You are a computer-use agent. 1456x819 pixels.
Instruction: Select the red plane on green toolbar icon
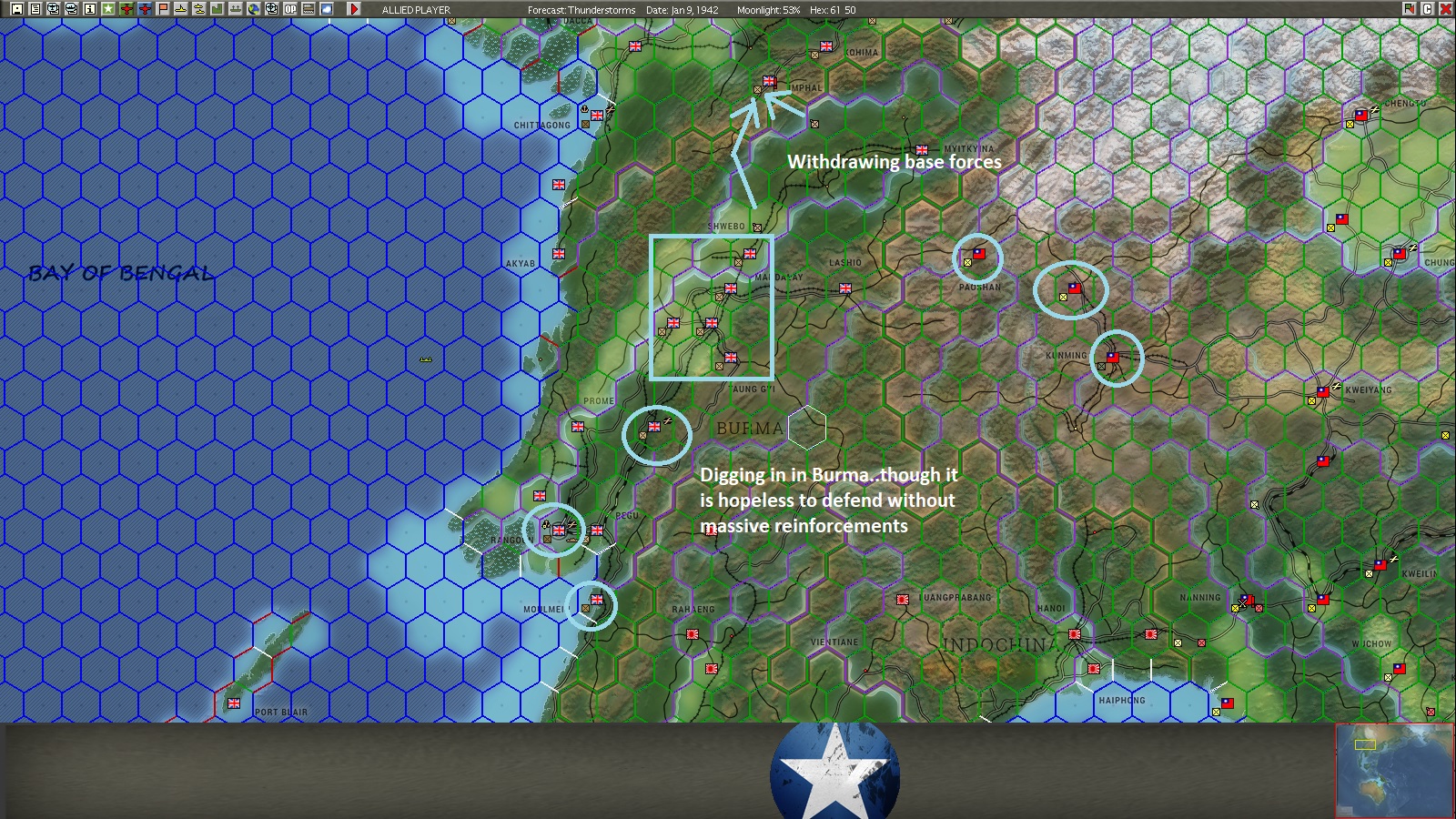coord(127,9)
